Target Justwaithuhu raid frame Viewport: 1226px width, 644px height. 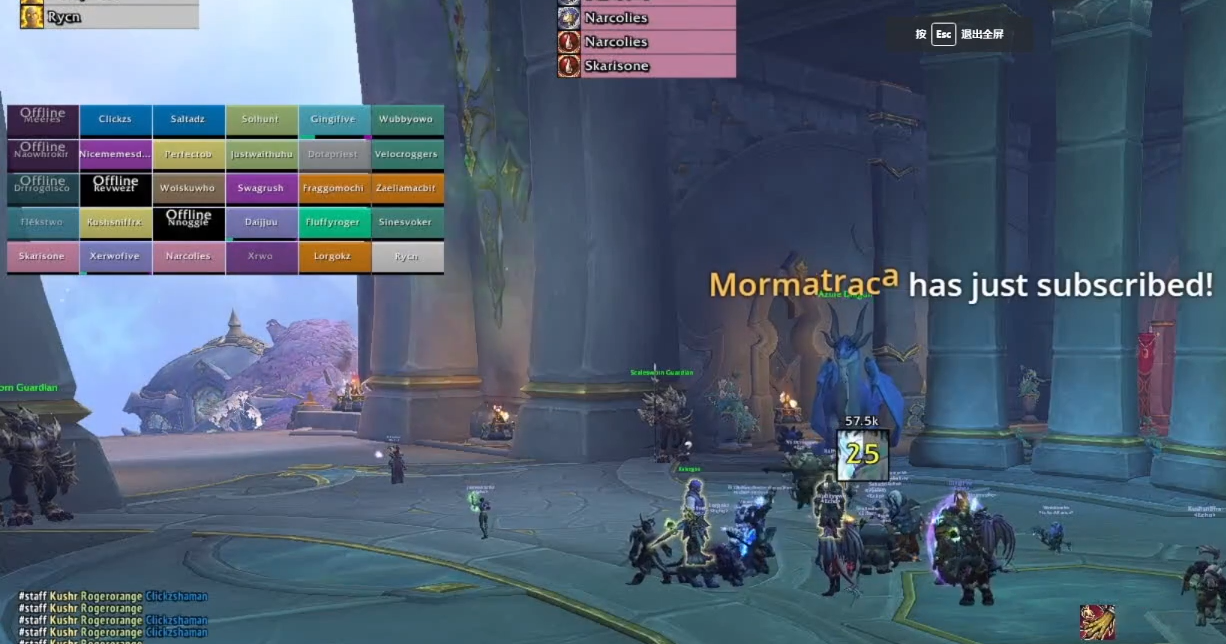point(261,155)
